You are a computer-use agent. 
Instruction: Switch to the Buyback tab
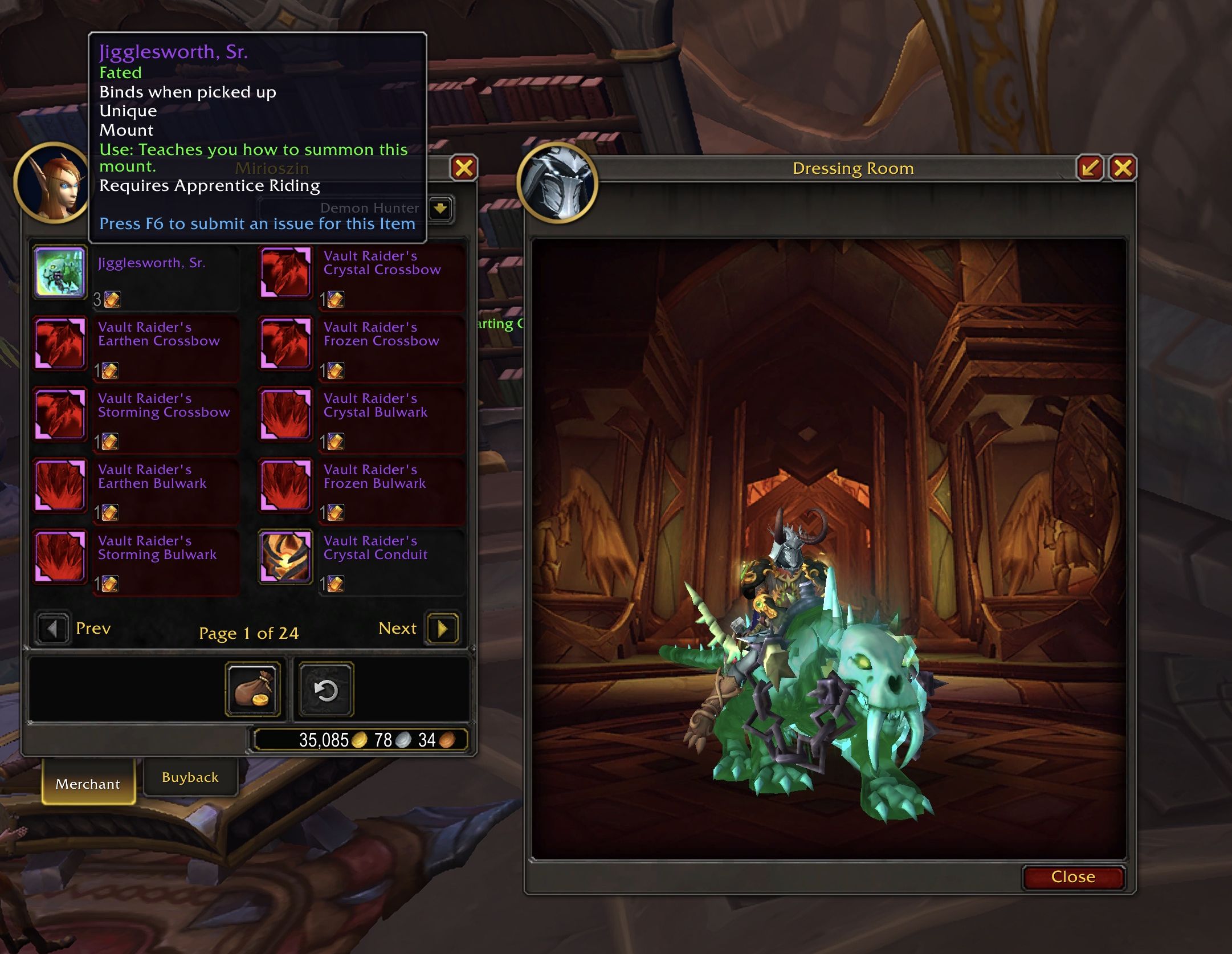tap(190, 777)
